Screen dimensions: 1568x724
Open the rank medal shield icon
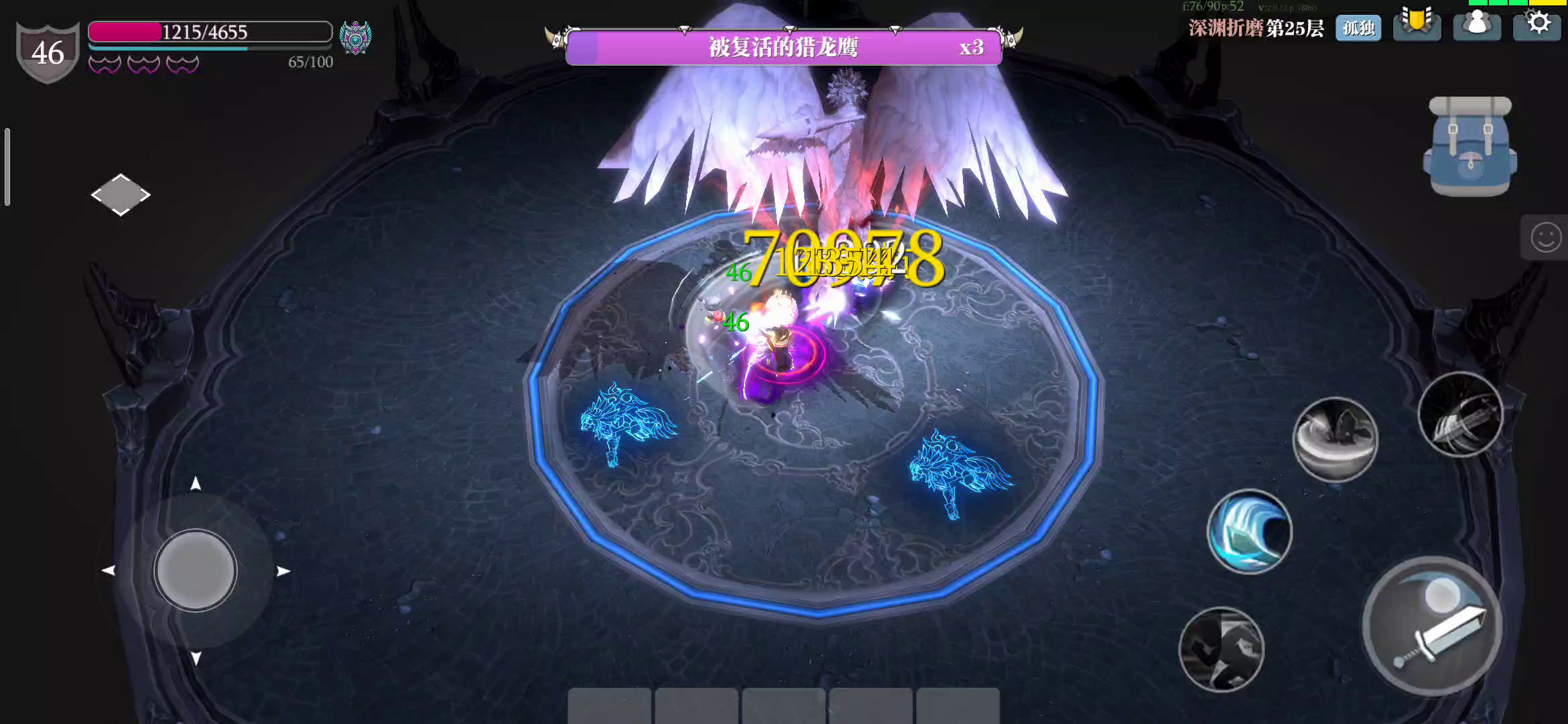coord(1417,25)
